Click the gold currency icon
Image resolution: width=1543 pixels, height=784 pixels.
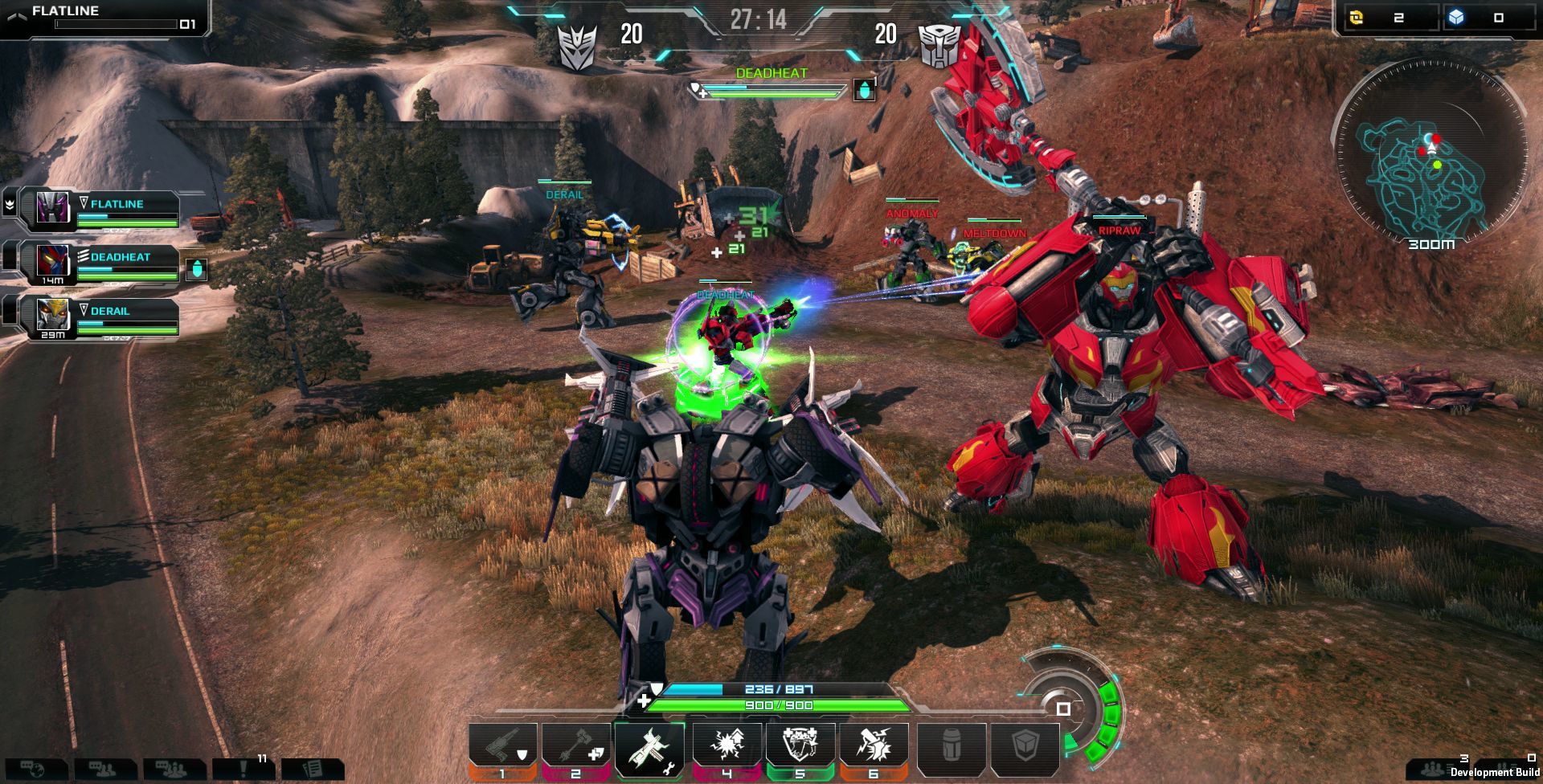tap(1357, 17)
